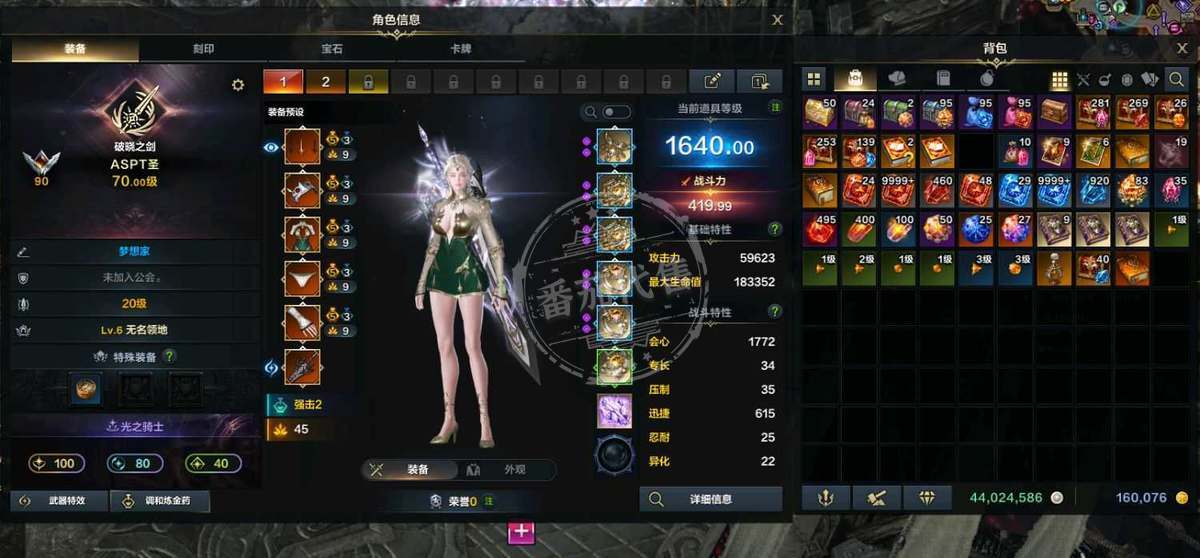Open the inventory search magnifier

coord(1178,79)
